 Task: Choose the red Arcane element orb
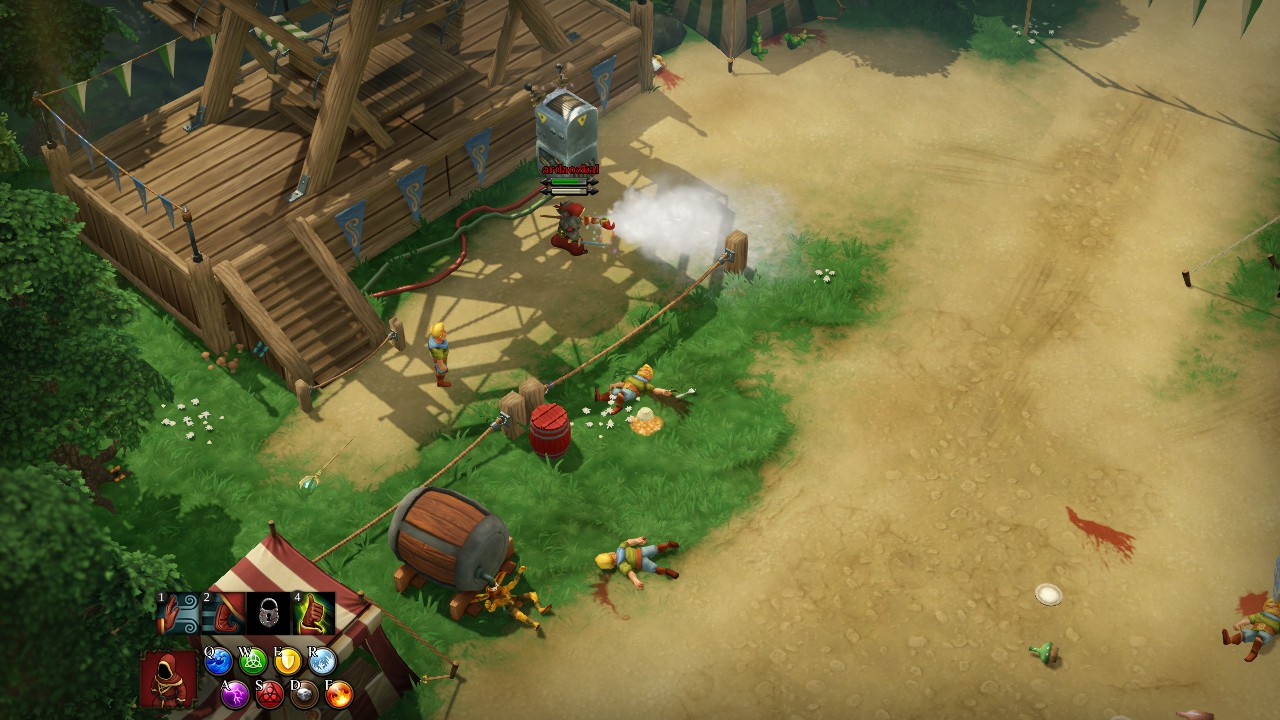coord(270,694)
